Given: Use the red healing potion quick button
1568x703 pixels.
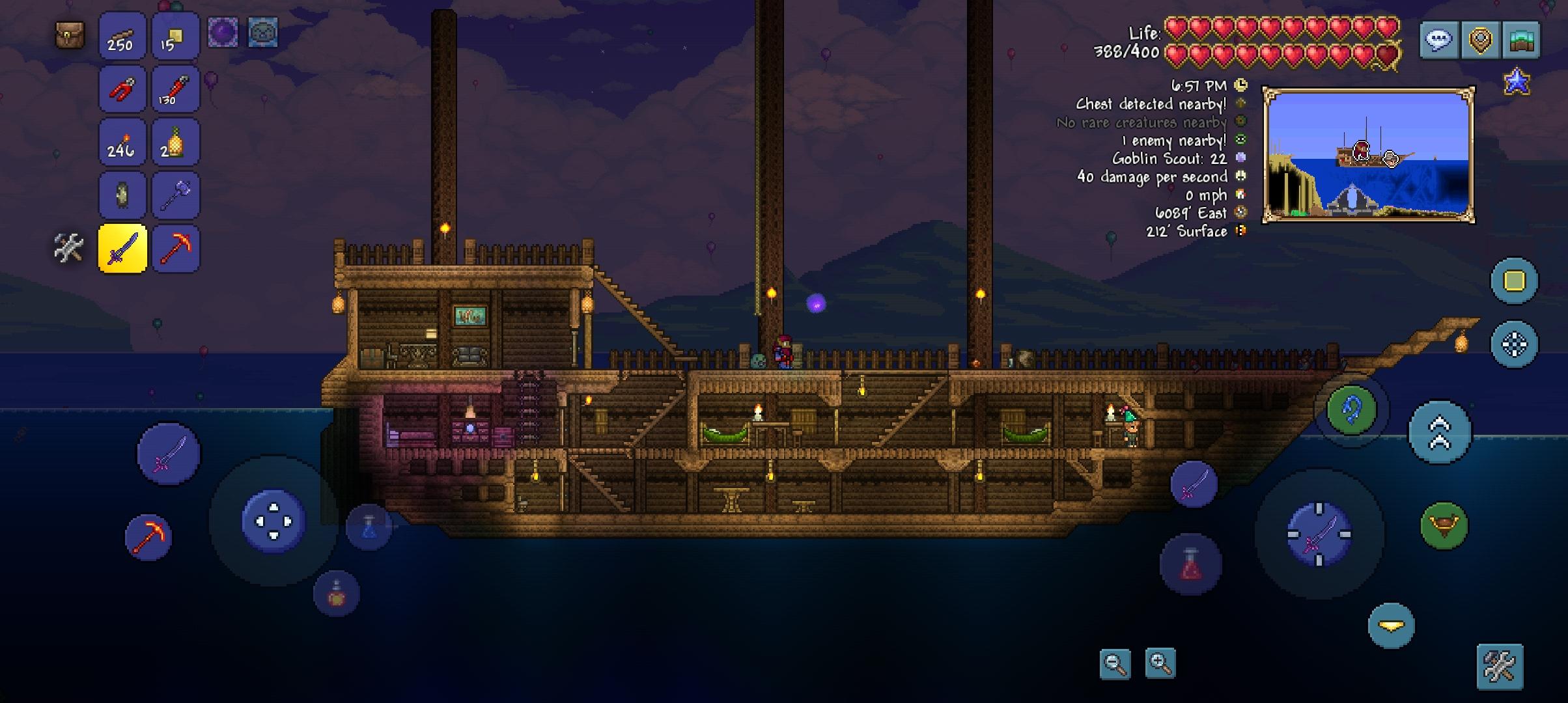Looking at the screenshot, I should (x=1190, y=564).
